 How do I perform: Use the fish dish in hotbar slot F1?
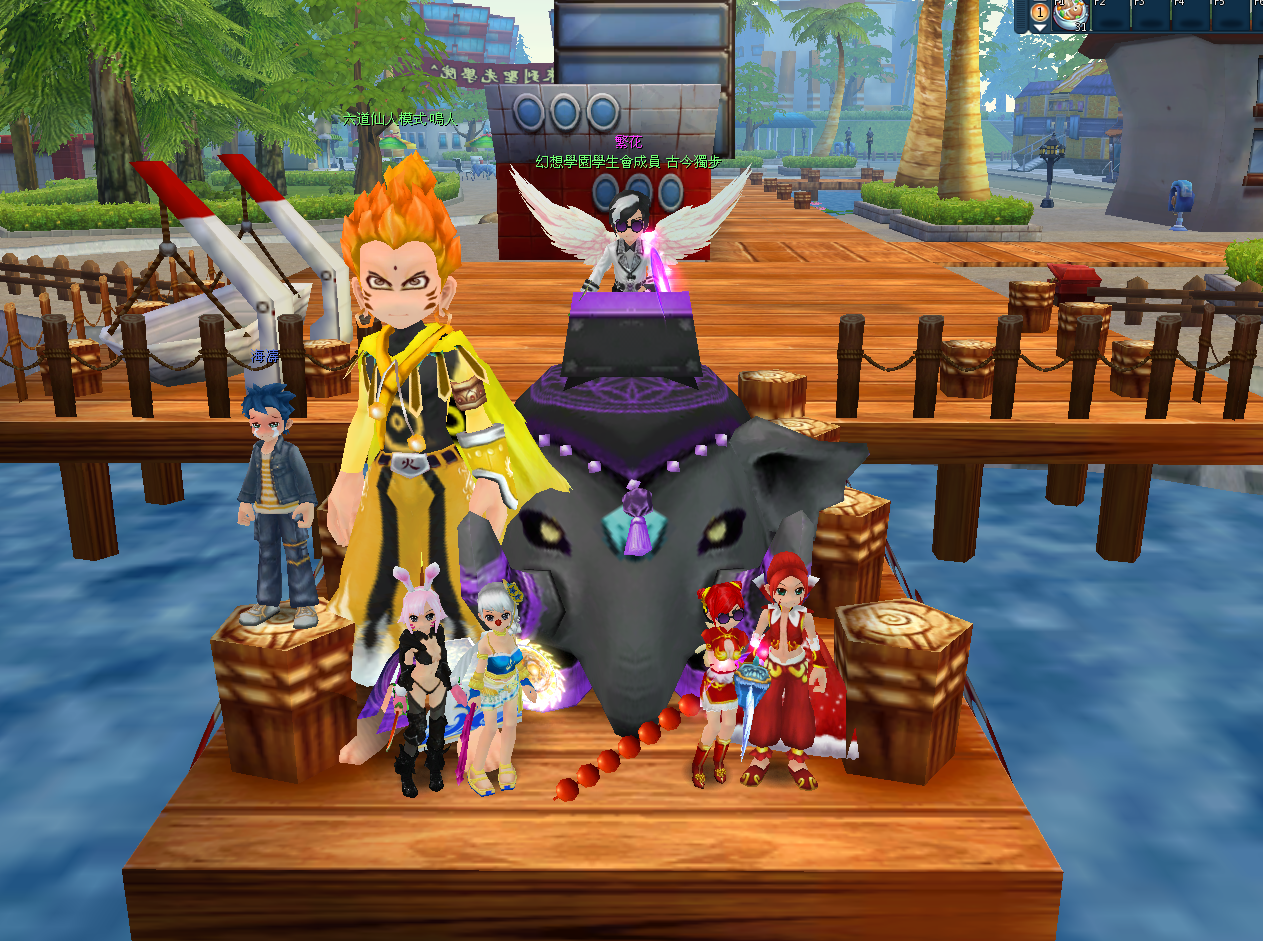coord(1070,14)
